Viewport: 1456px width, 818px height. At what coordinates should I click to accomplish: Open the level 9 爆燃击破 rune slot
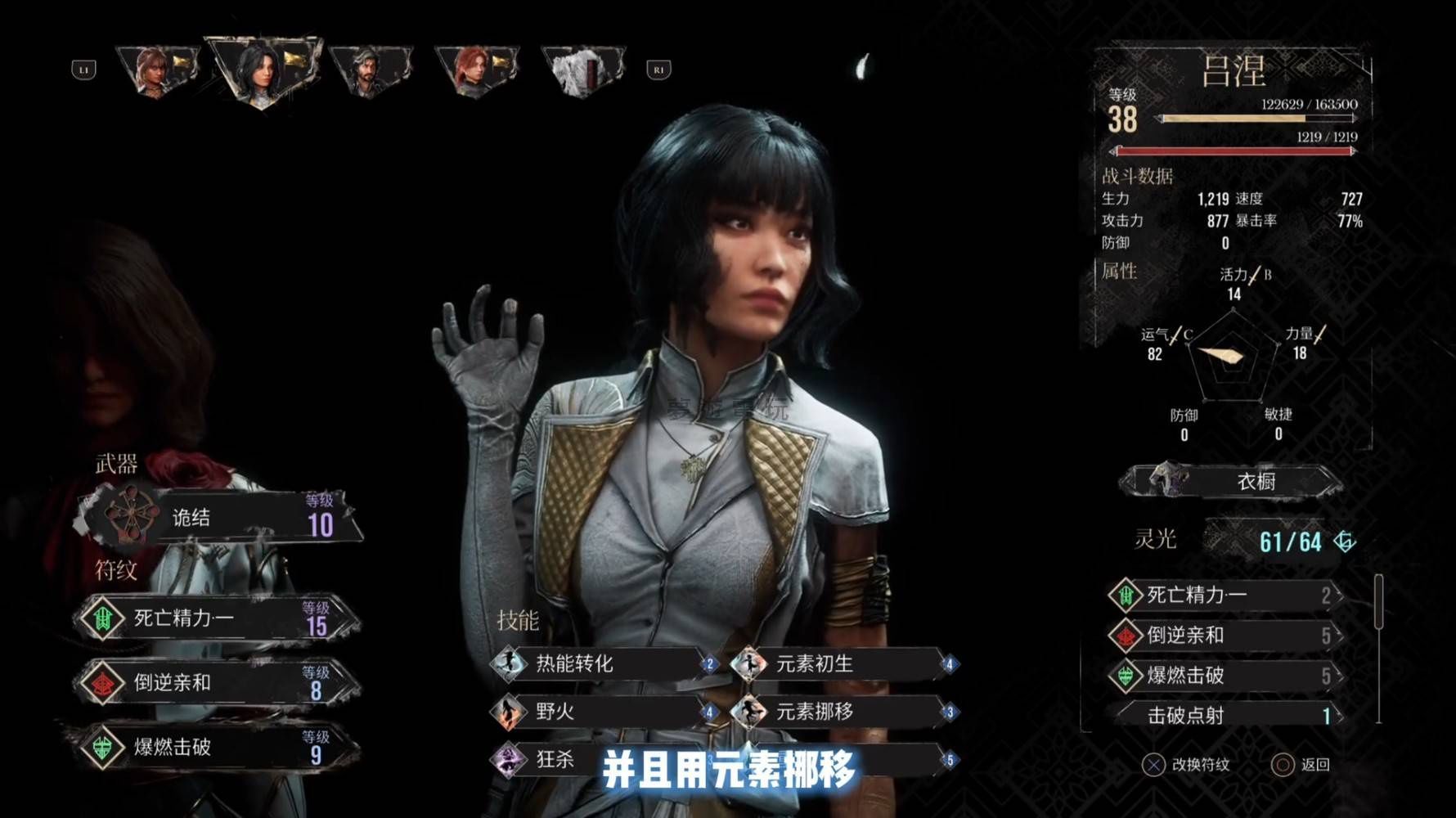pos(217,747)
